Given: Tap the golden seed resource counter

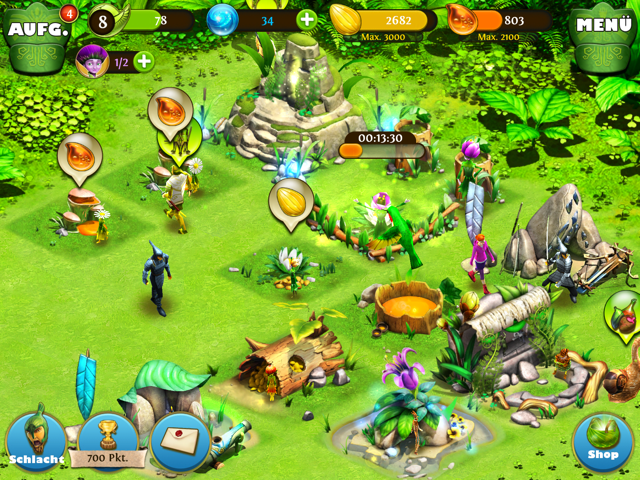Looking at the screenshot, I should (385, 20).
